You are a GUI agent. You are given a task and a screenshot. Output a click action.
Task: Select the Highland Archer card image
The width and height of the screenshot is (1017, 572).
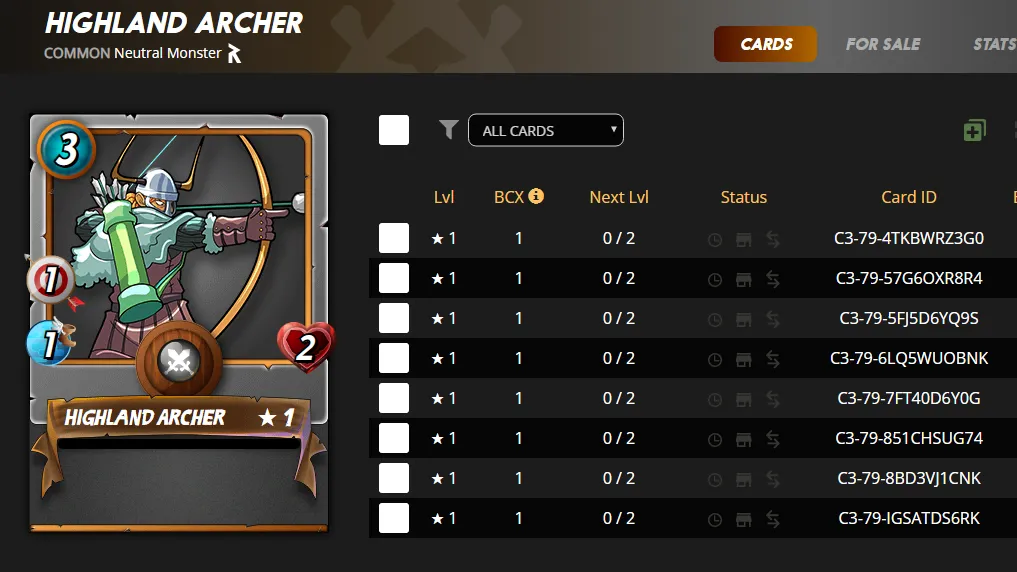pos(179,322)
